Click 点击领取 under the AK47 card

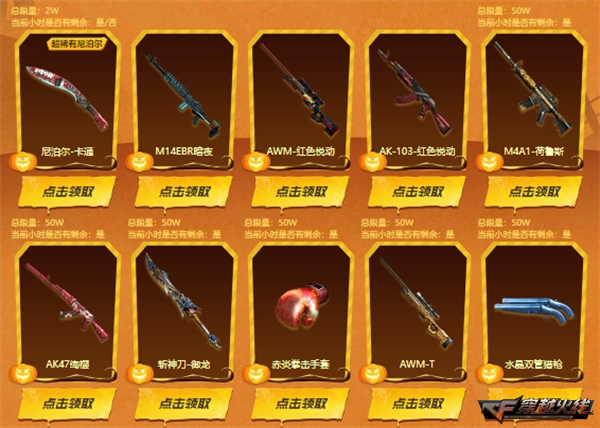point(70,403)
